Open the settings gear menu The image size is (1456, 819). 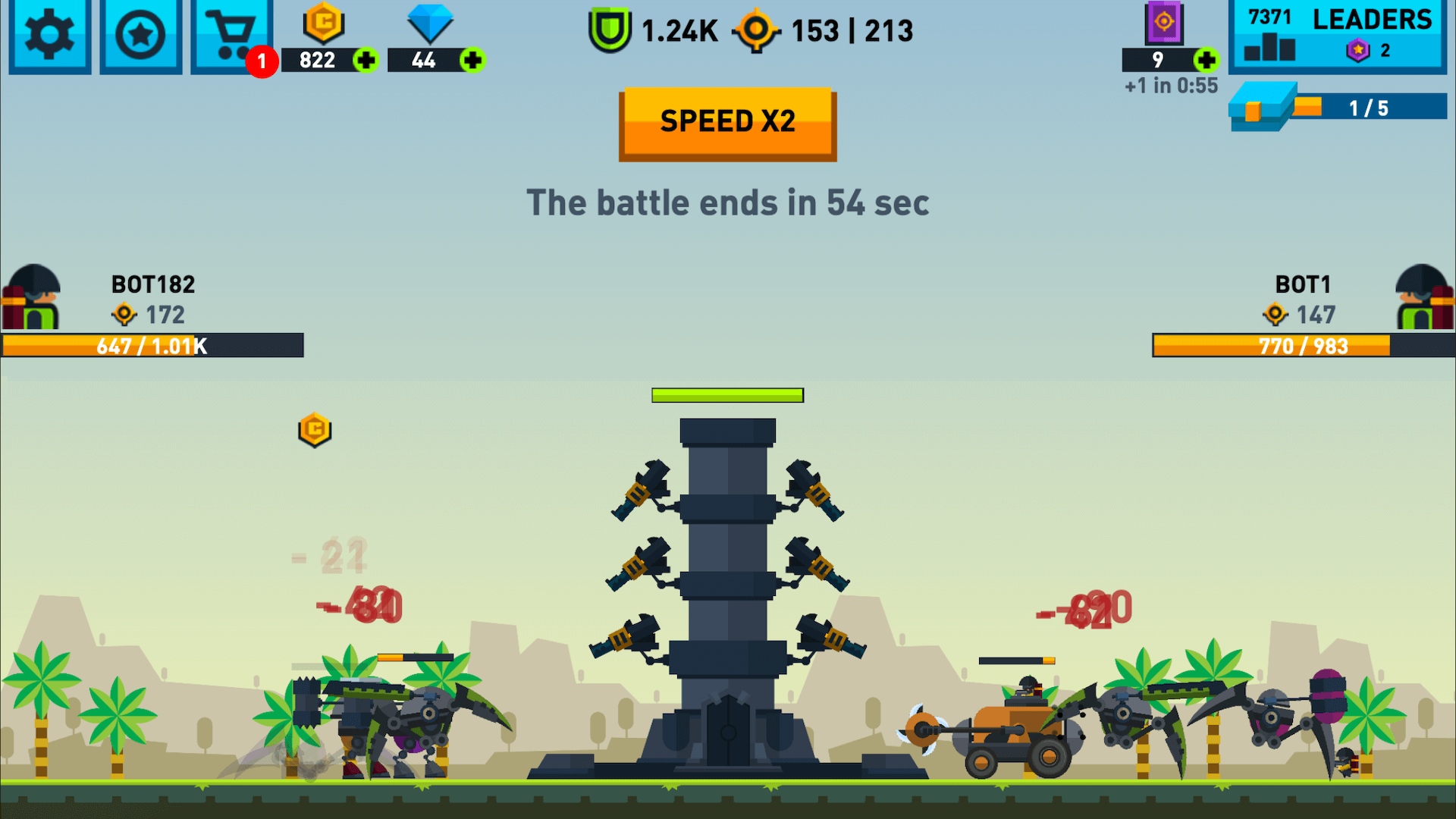49,34
